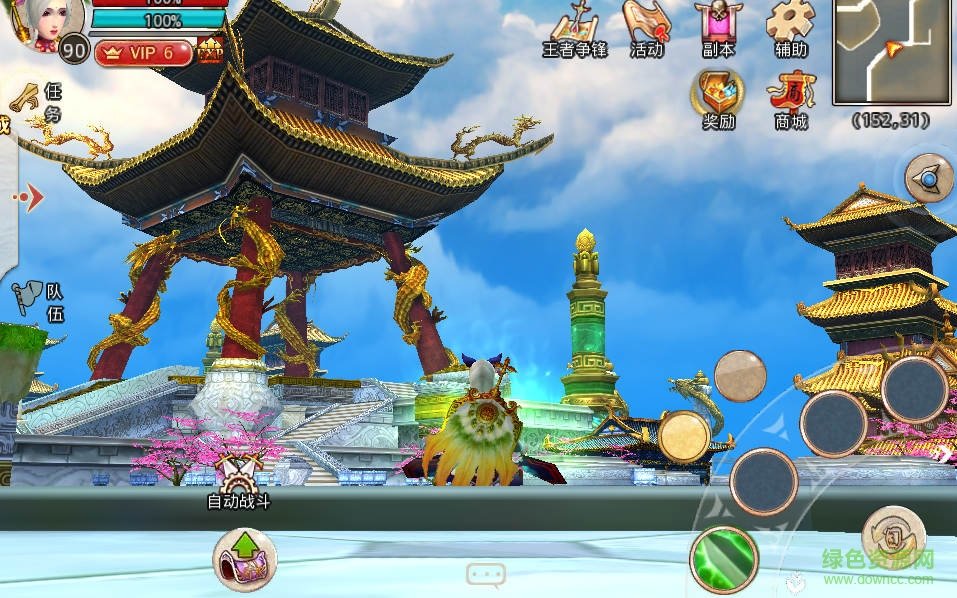This screenshot has height=598, width=957.
Task: Tap the camera view eye button
Action: coord(929,179)
